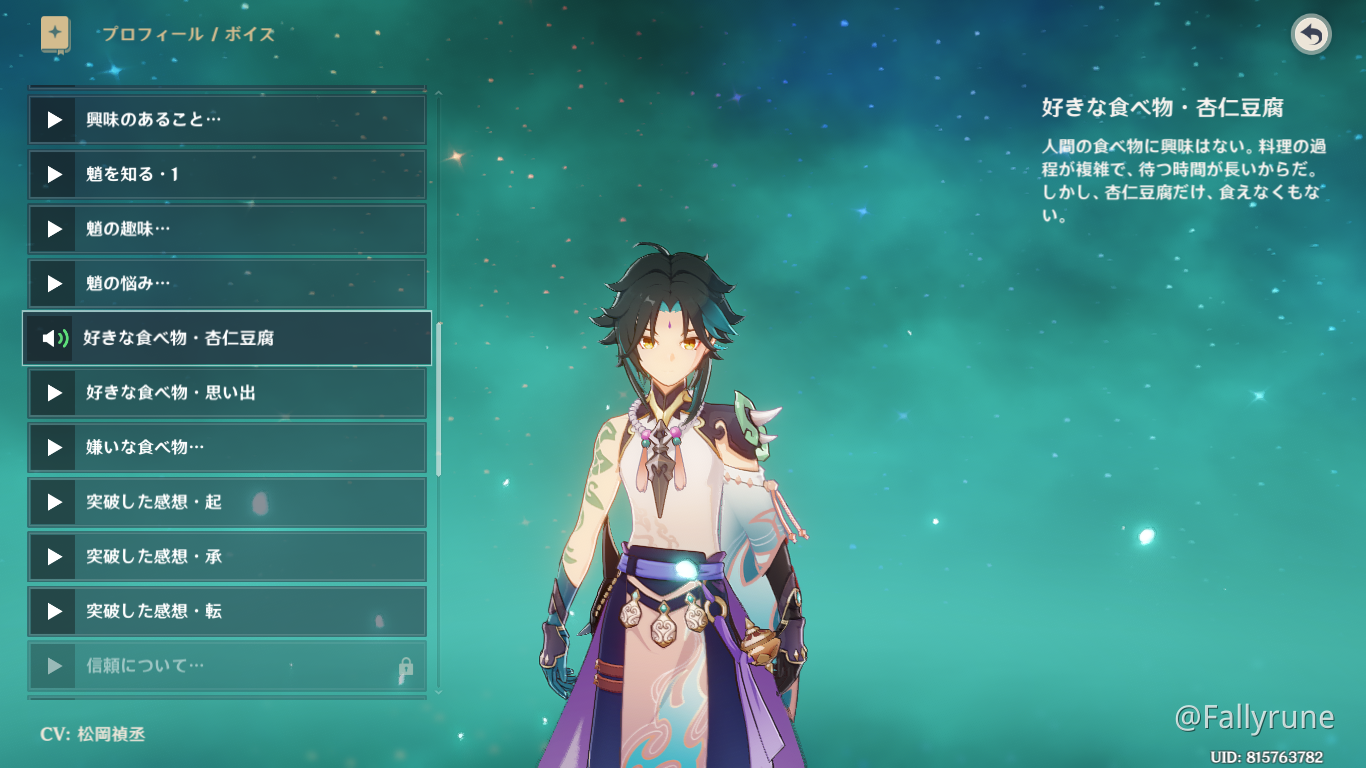Play the 興味のあること… voice line

click(227, 120)
